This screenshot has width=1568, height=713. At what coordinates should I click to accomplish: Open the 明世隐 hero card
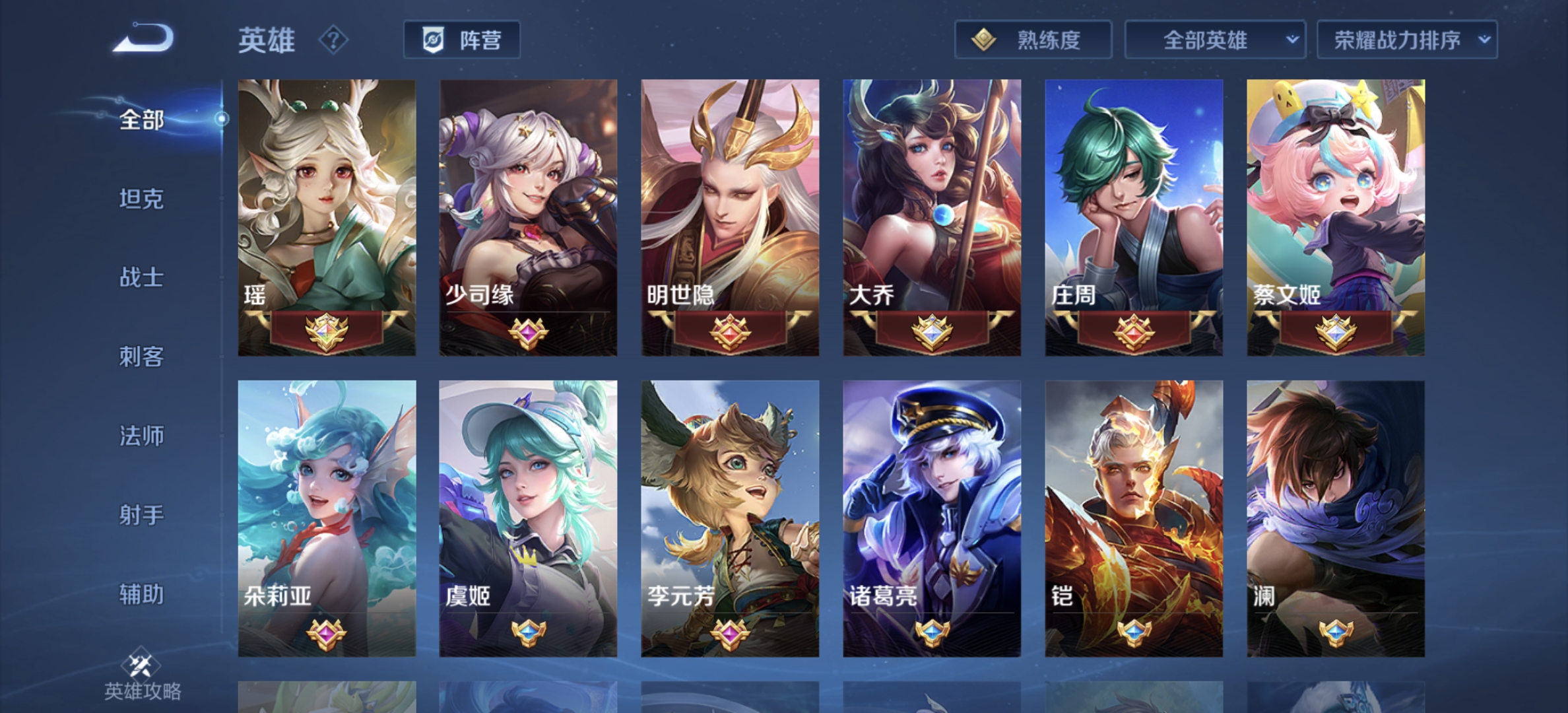731,217
